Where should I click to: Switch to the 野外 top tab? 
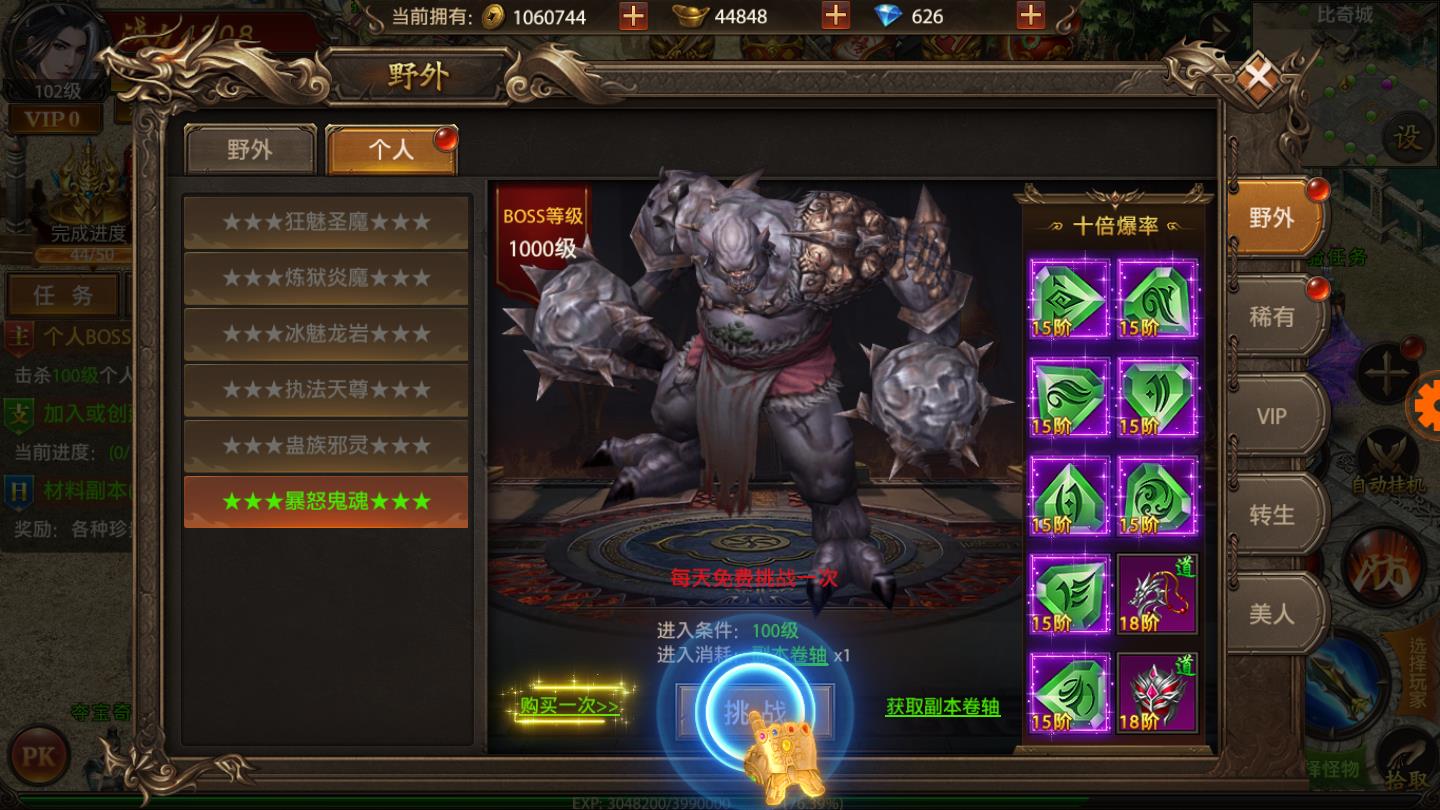[250, 150]
